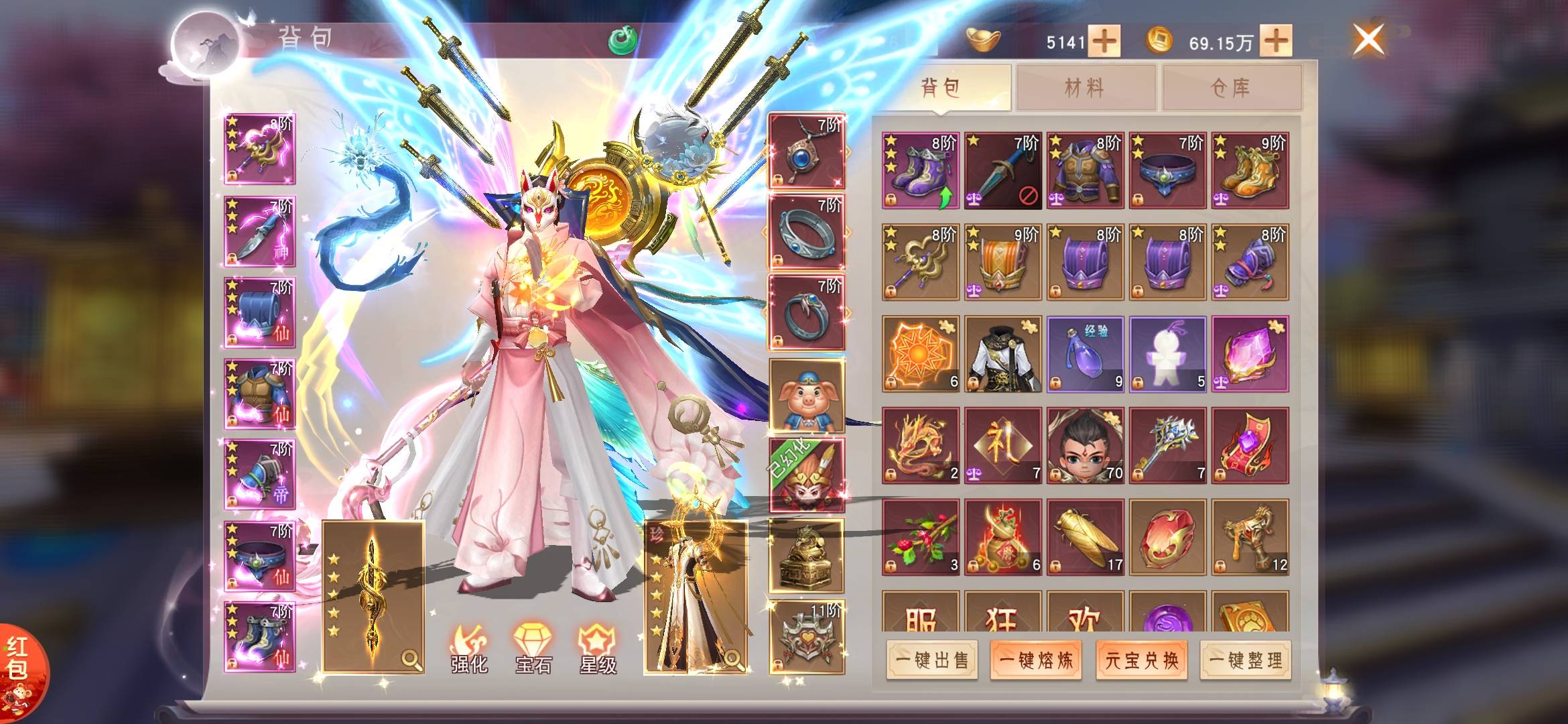Switch to the 材料 tab

point(1086,87)
